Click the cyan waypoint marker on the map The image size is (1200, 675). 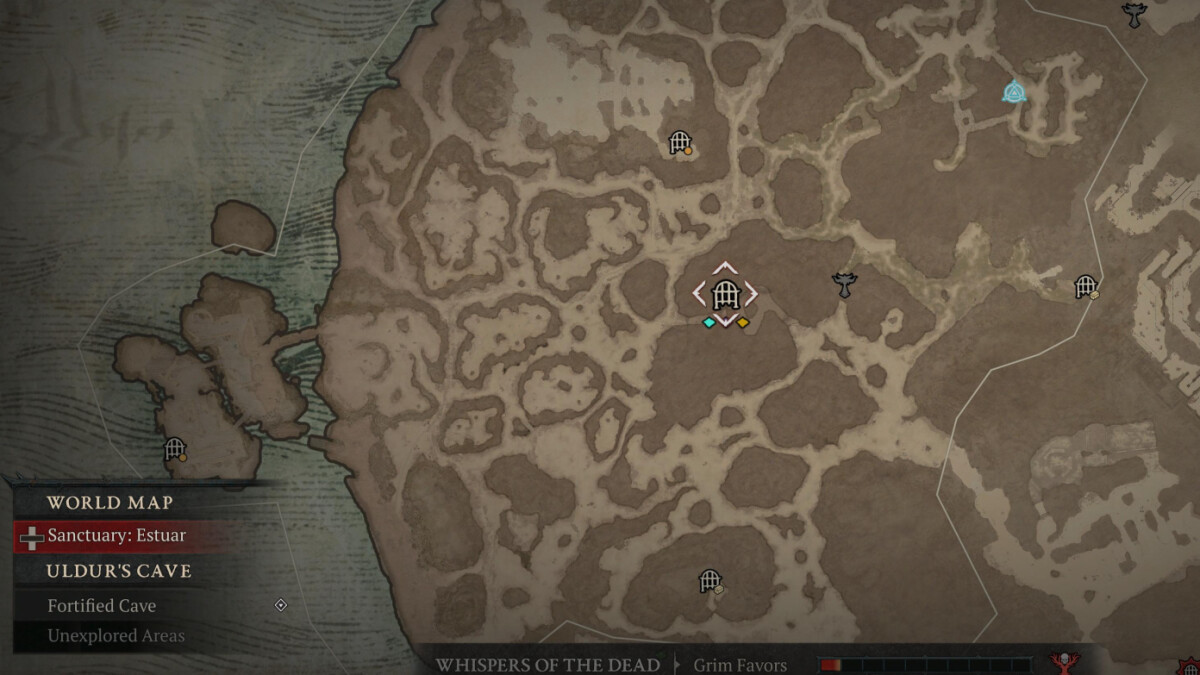click(x=1014, y=93)
